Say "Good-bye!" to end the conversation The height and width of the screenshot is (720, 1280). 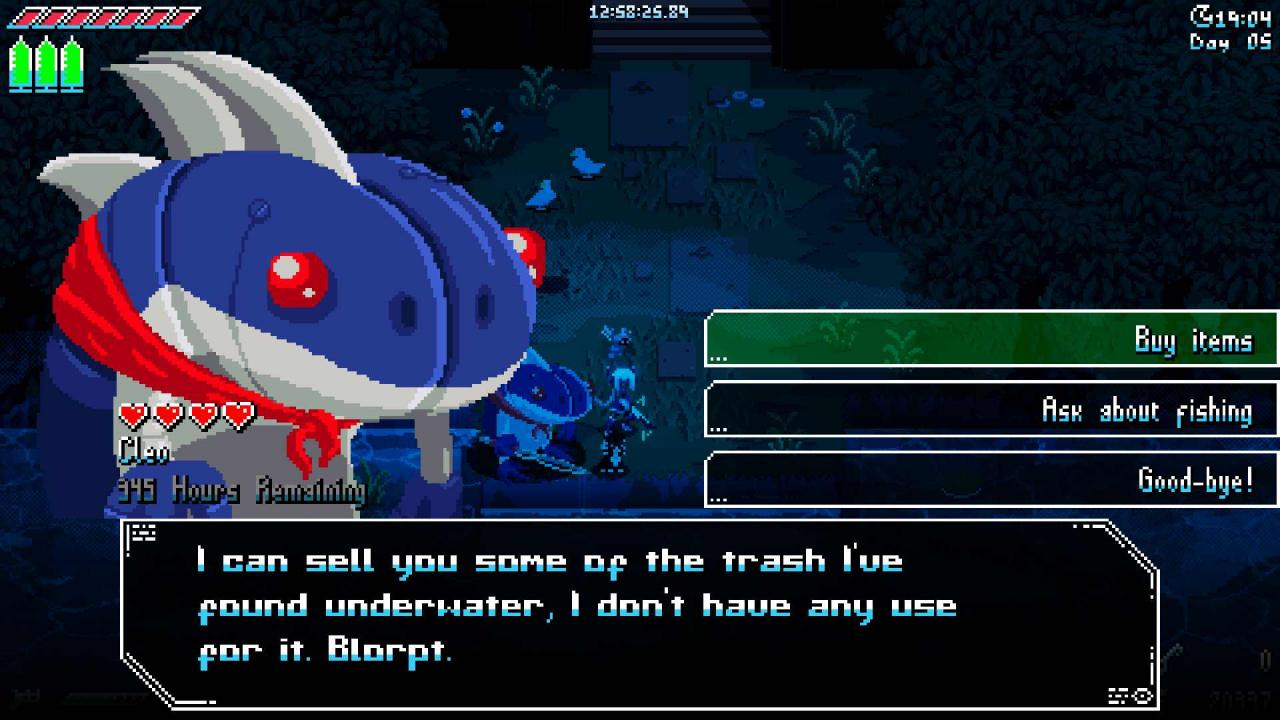point(991,479)
